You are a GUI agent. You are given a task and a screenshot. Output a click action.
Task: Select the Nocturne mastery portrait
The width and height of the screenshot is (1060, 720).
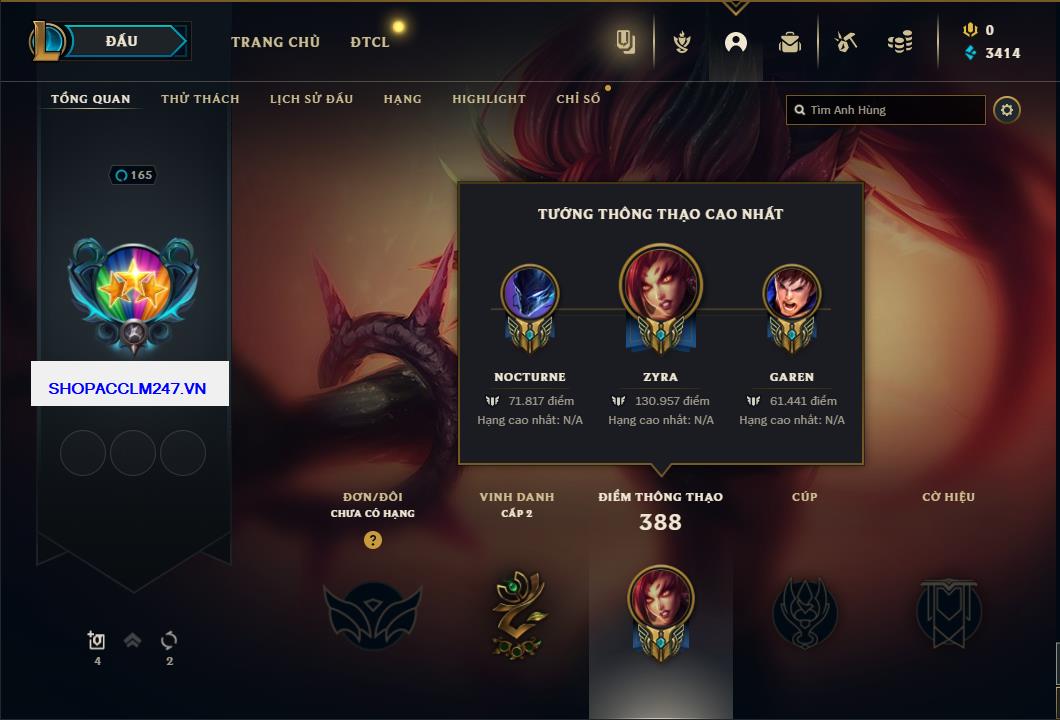[x=529, y=297]
